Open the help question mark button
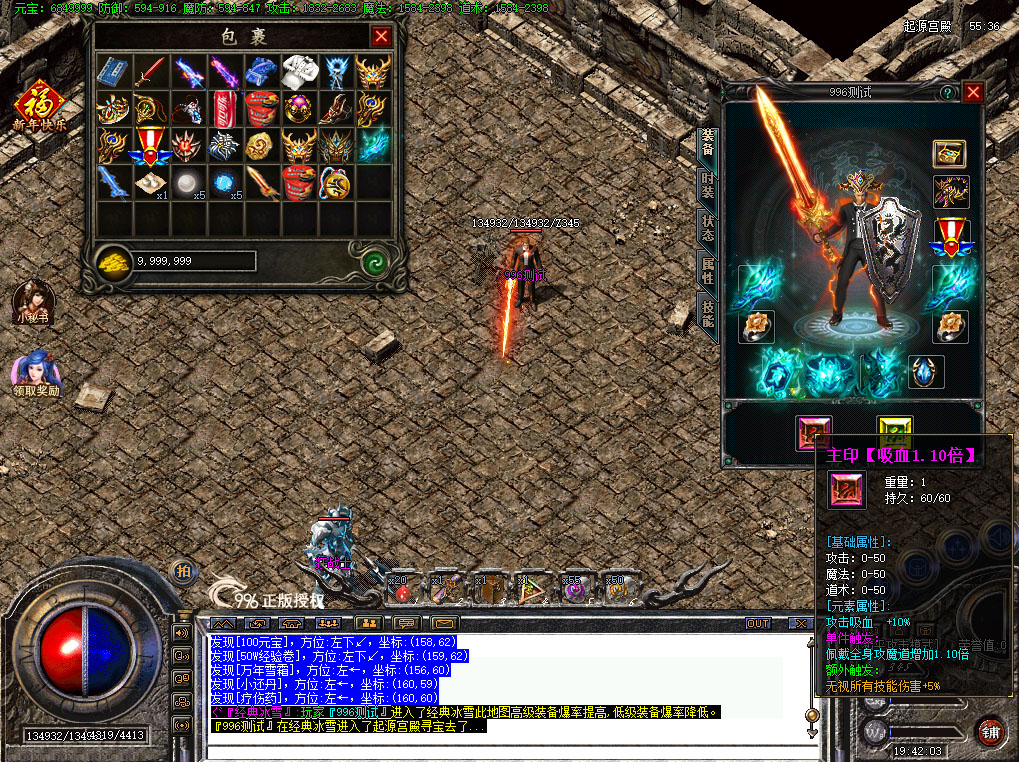 [946, 92]
